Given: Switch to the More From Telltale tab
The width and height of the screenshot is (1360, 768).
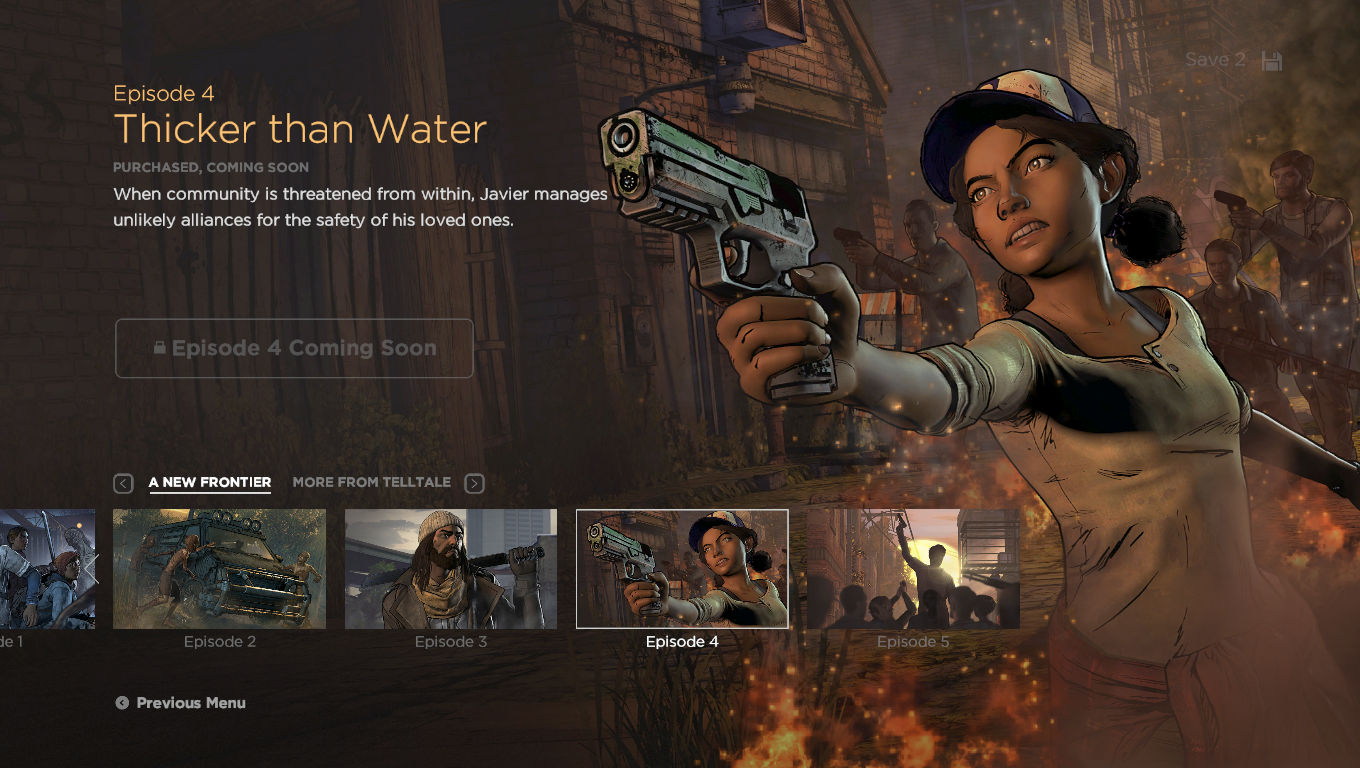Looking at the screenshot, I should pos(371,482).
